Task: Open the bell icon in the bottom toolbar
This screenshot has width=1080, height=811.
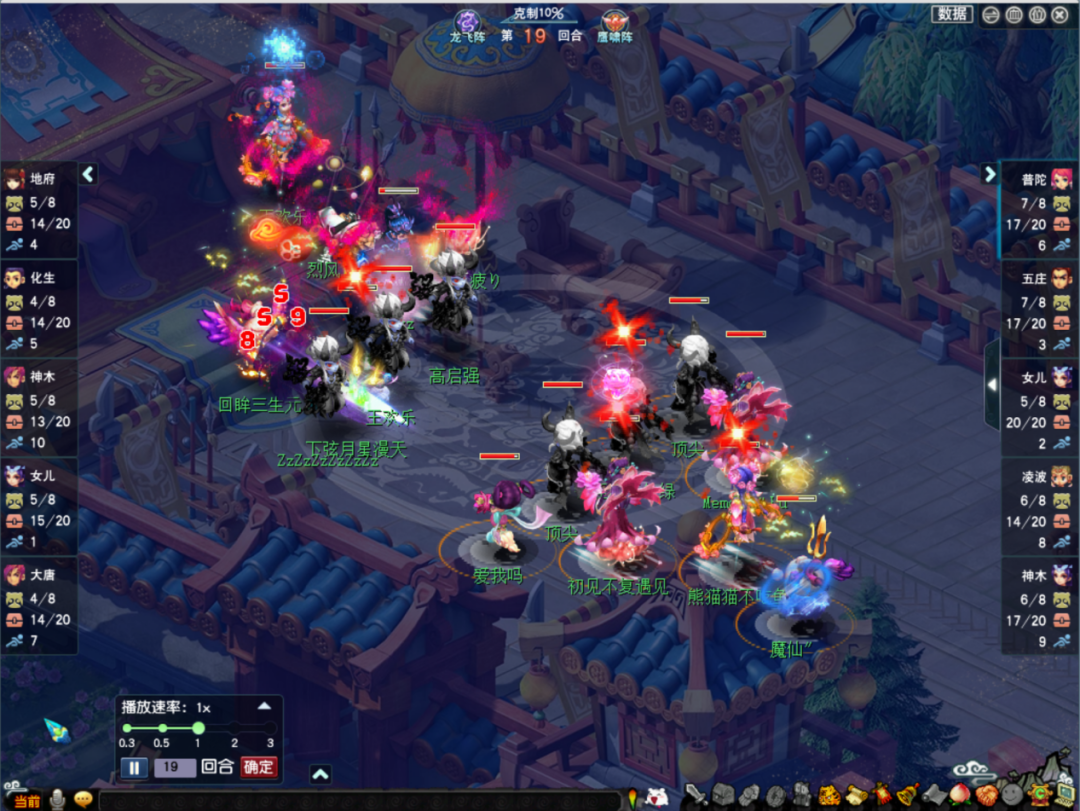Action: click(x=907, y=795)
